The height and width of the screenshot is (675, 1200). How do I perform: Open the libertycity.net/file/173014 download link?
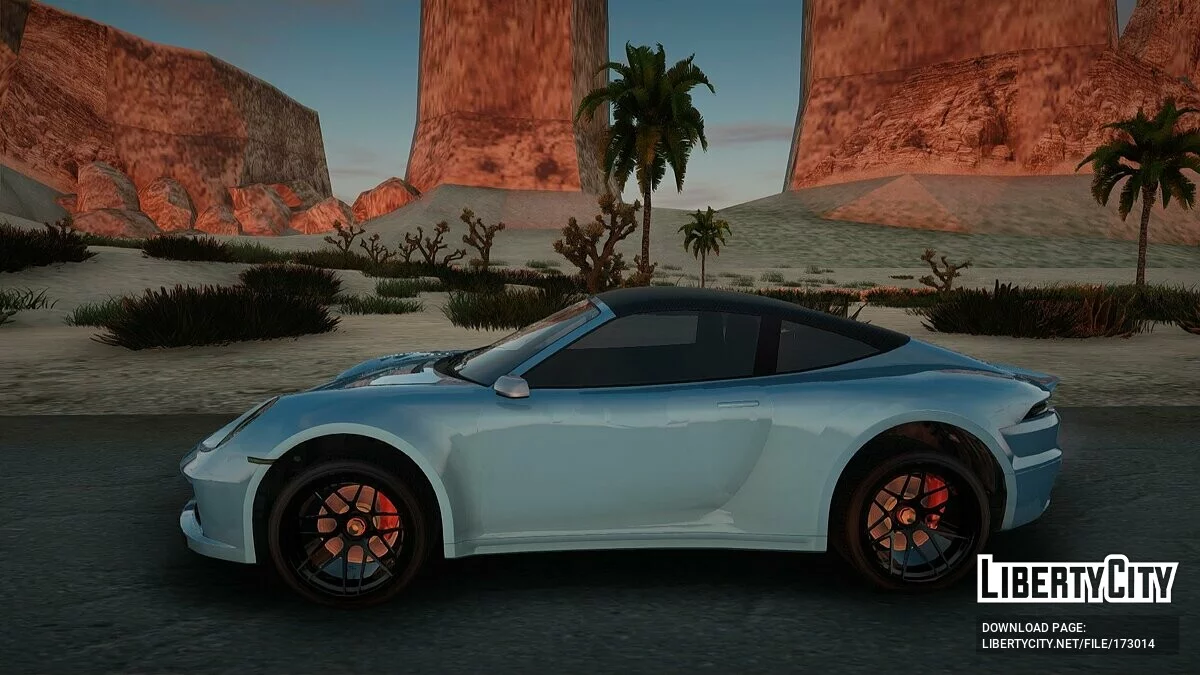pos(1067,644)
